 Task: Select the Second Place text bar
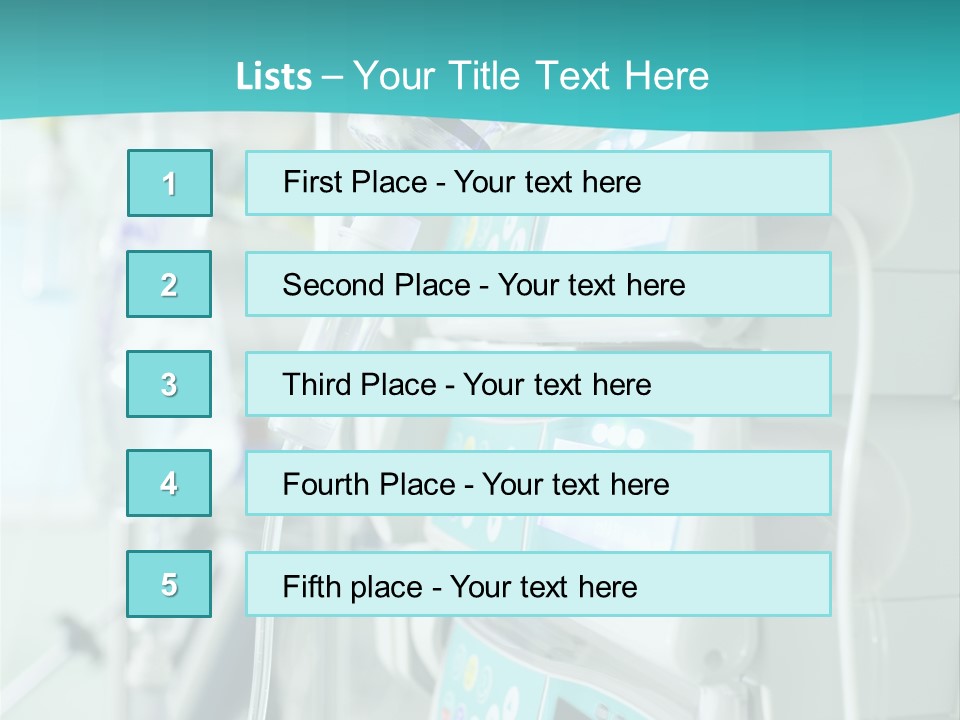point(538,284)
